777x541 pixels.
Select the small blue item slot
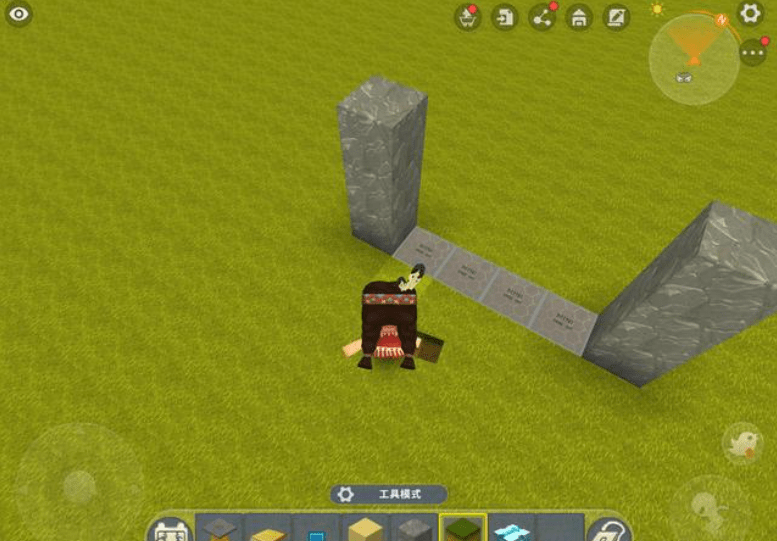pos(316,532)
